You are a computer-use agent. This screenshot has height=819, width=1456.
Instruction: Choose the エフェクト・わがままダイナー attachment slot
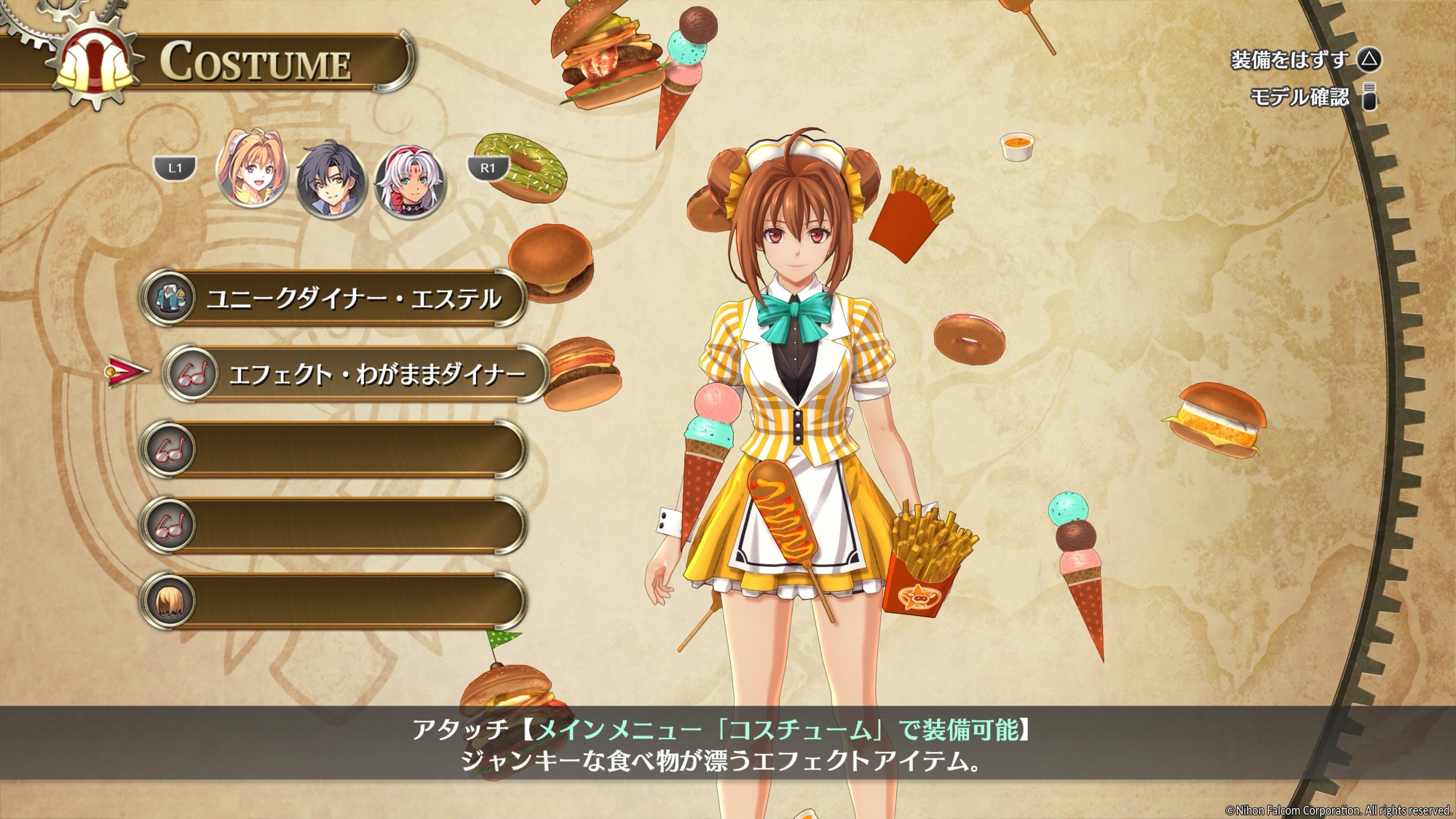click(355, 374)
